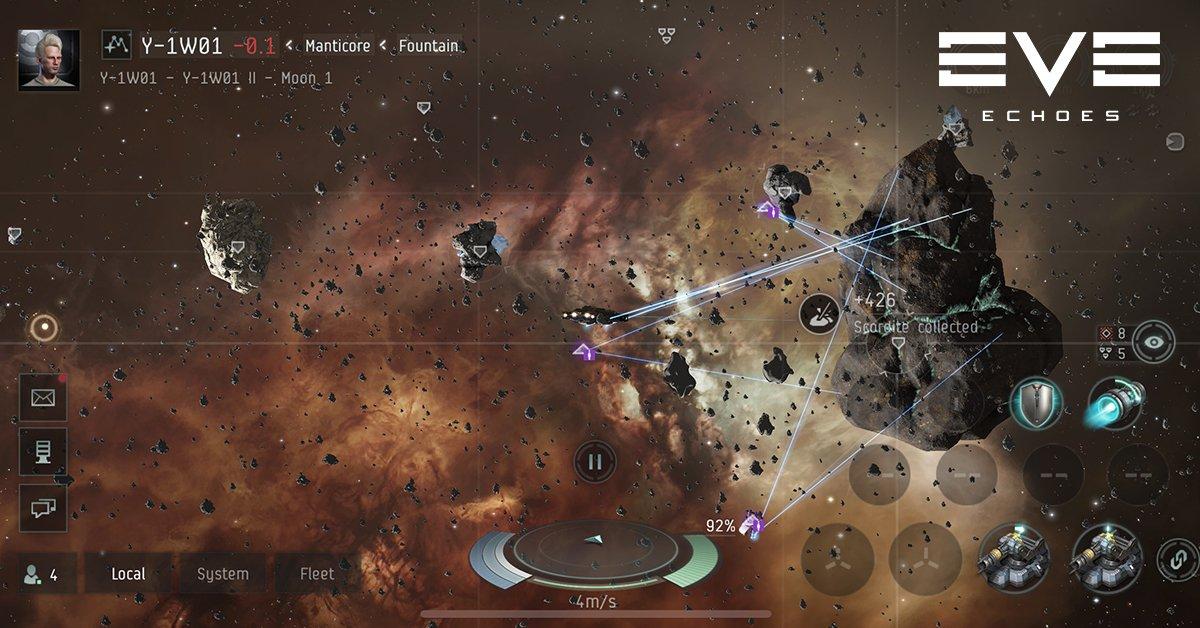
Task: Activate the afterburner engine module
Action: point(1113,404)
